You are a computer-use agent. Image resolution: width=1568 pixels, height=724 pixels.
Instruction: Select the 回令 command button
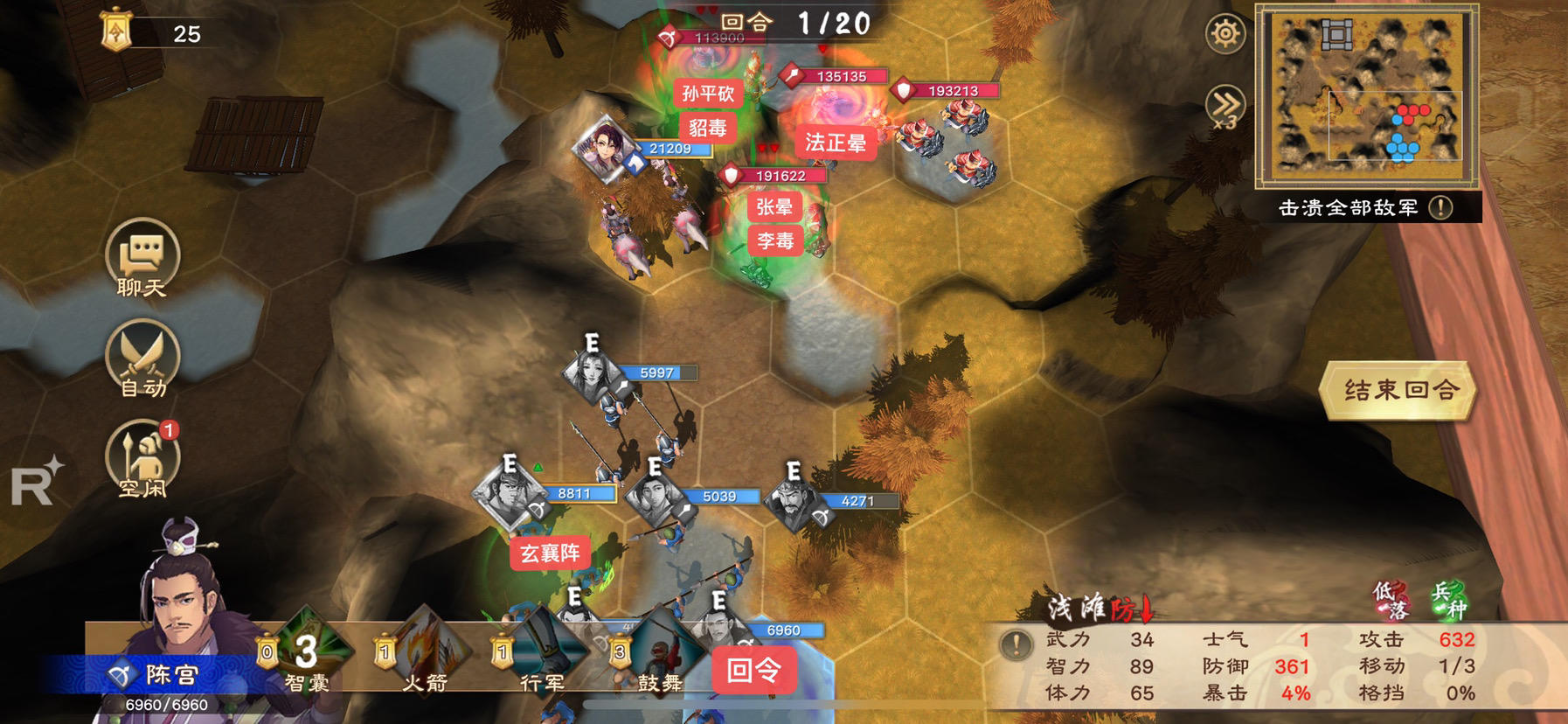pyautogui.click(x=754, y=671)
